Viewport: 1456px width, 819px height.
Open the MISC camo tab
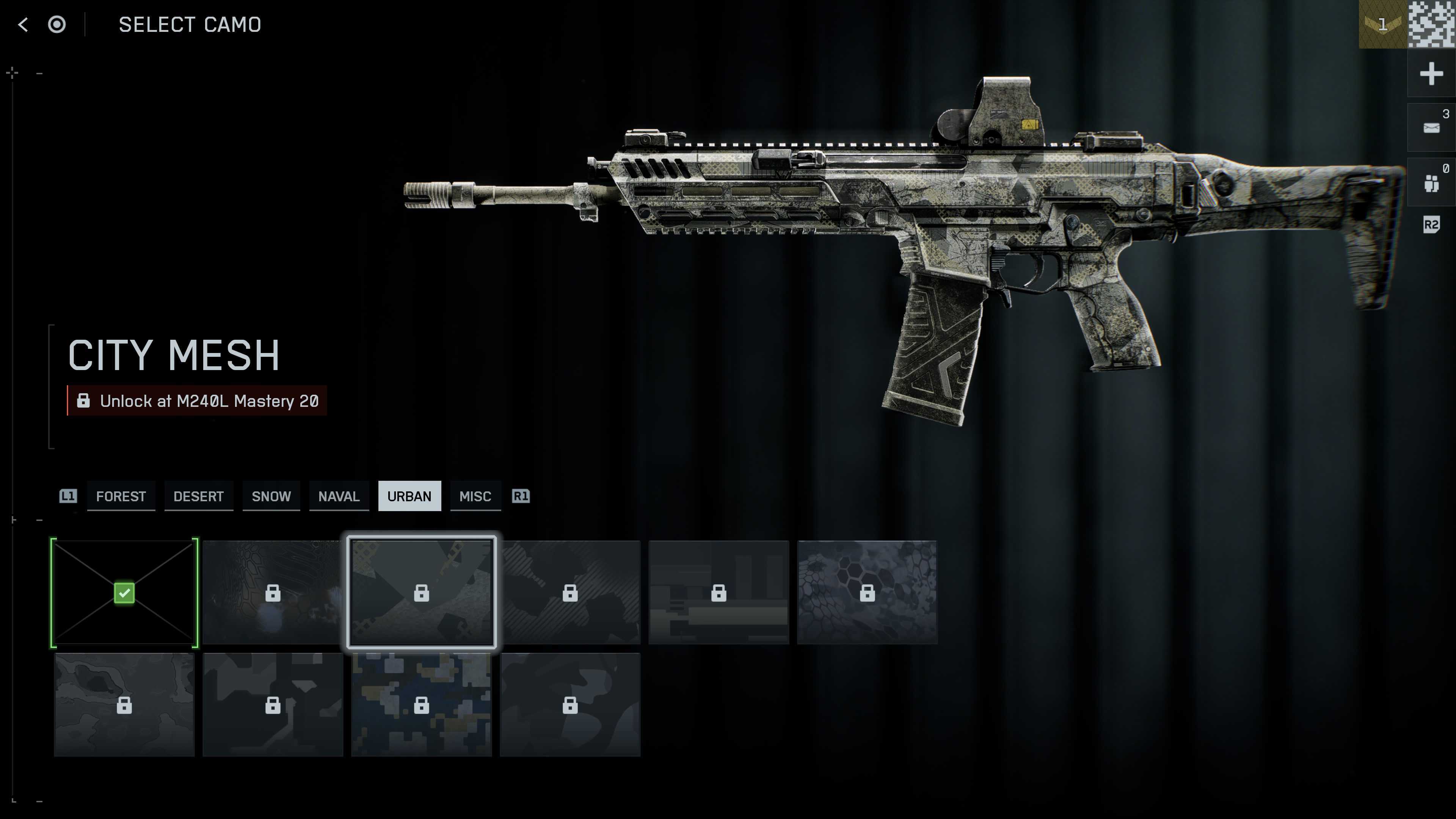pyautogui.click(x=475, y=496)
